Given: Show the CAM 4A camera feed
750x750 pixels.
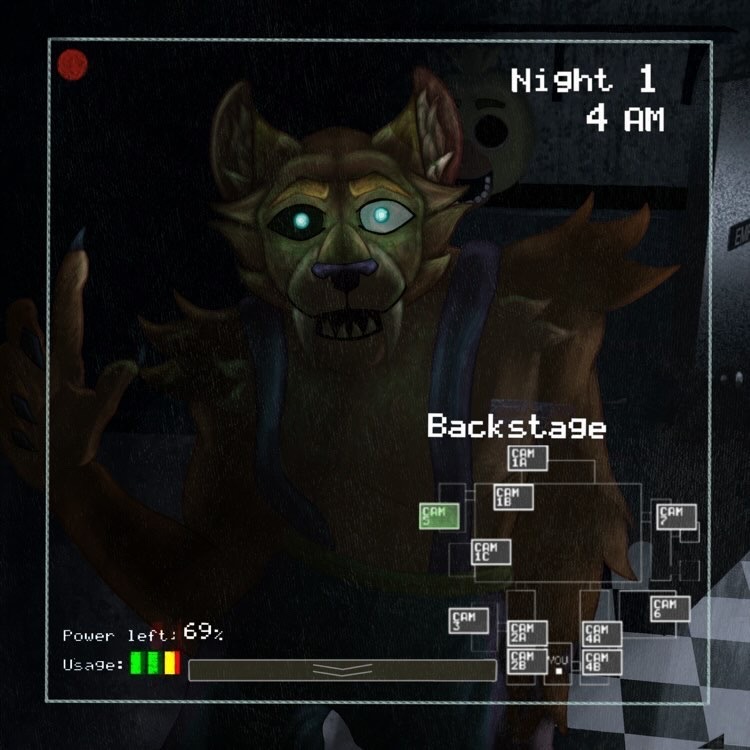Looking at the screenshot, I should pyautogui.click(x=601, y=633).
